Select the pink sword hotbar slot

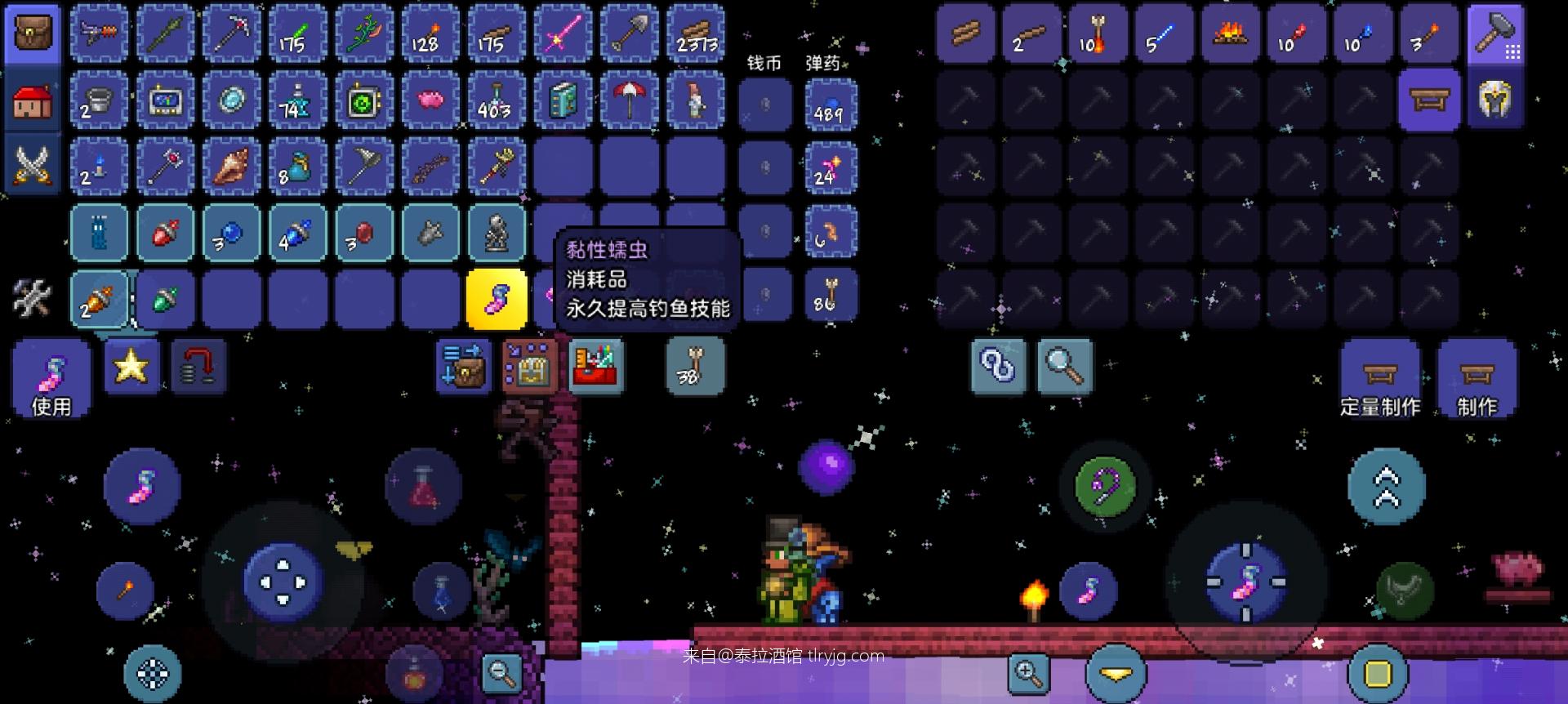[563, 34]
